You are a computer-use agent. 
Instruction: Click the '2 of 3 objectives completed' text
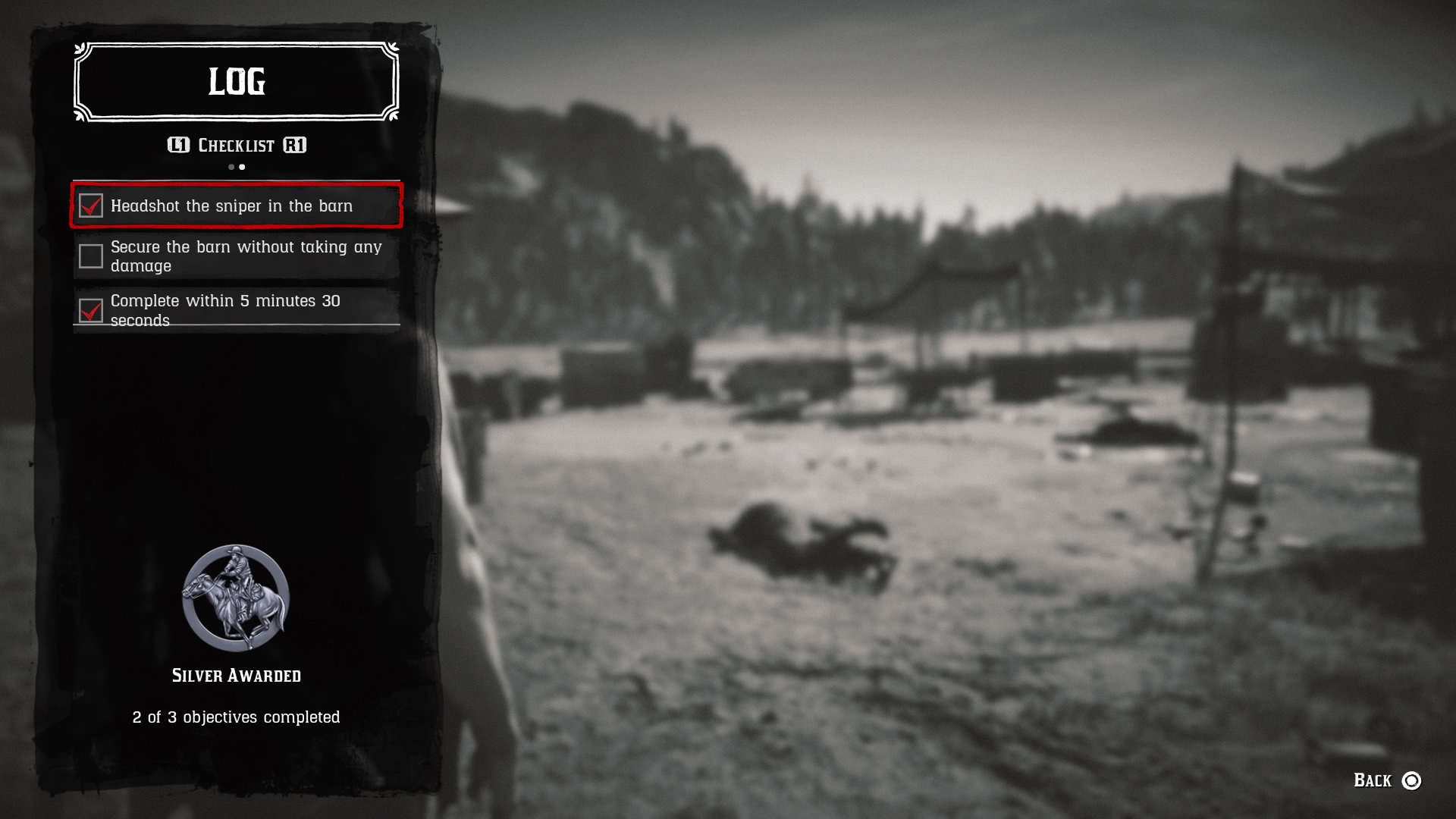236,716
